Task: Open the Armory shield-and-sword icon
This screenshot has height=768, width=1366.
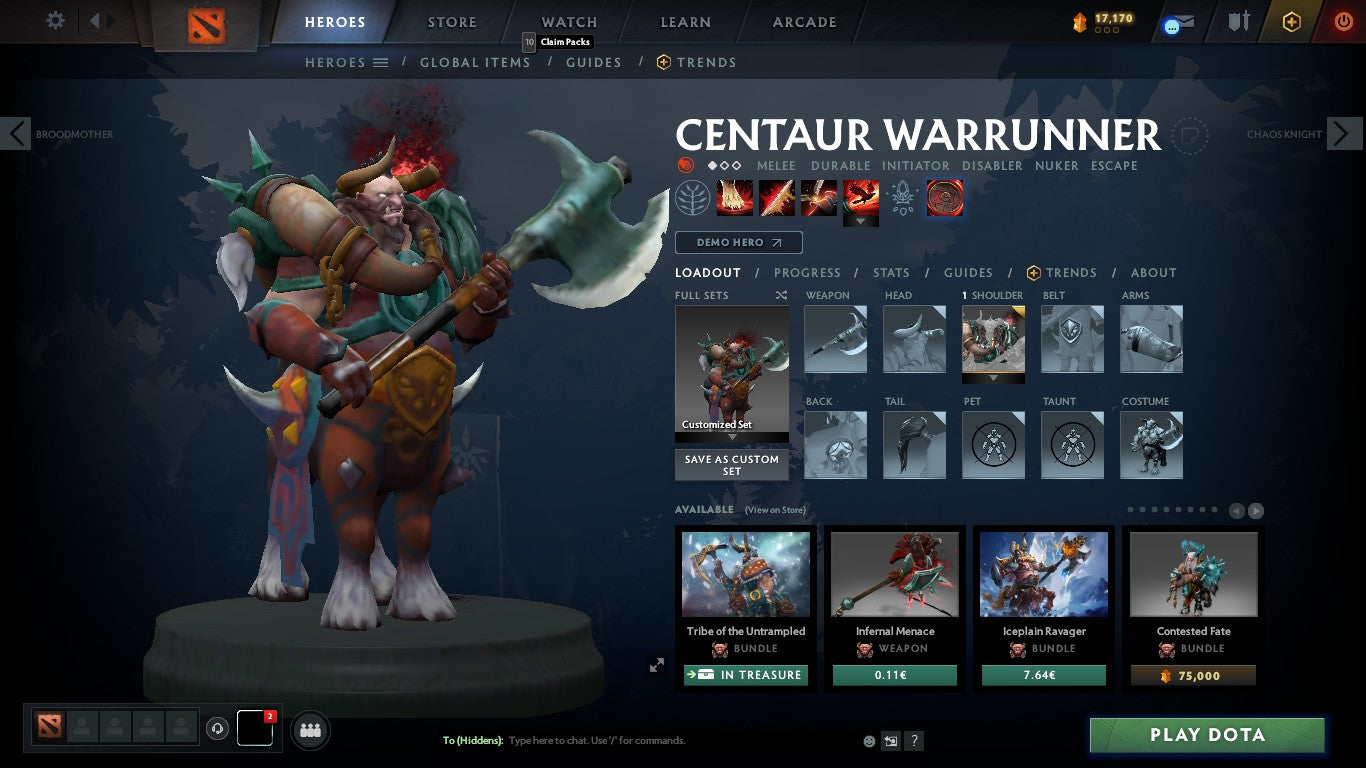Action: [1239, 19]
